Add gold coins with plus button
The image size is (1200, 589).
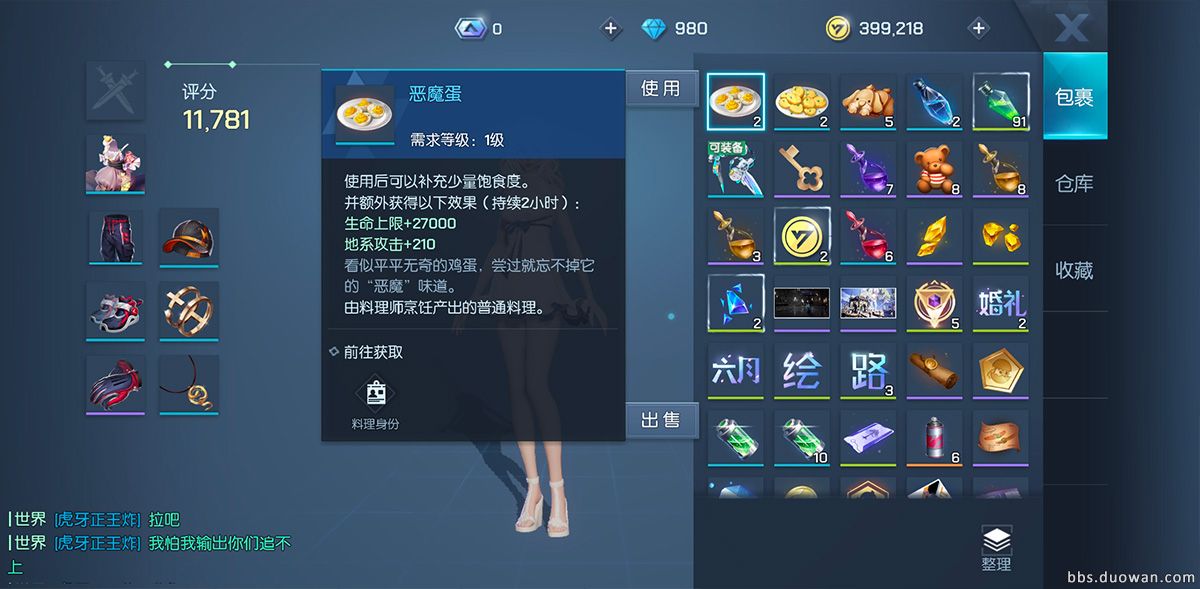pyautogui.click(x=979, y=28)
